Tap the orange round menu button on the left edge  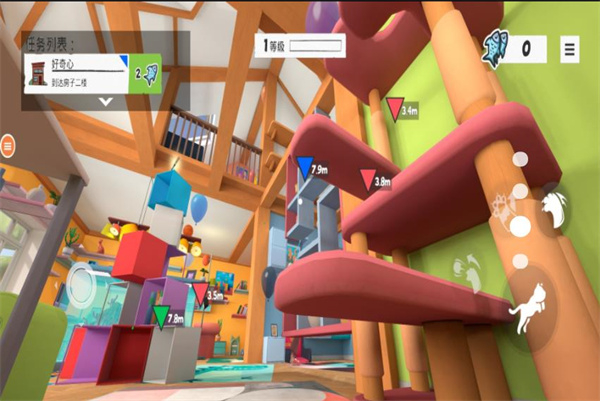tap(9, 147)
